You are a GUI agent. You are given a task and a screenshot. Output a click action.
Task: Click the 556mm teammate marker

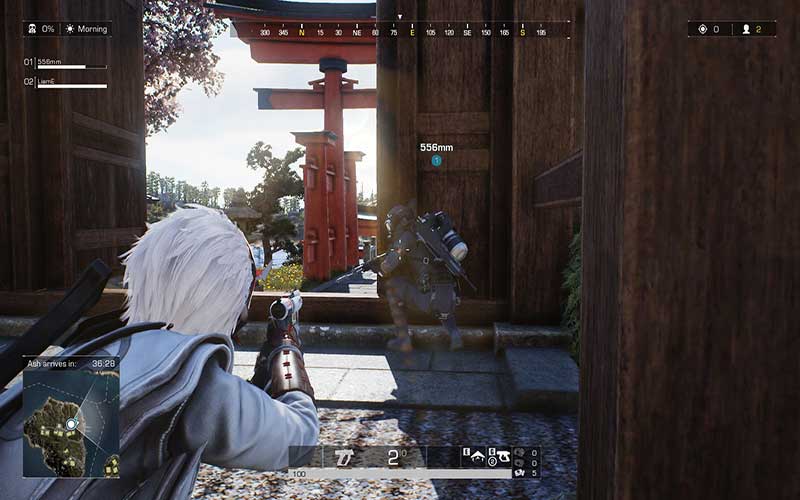[436, 160]
